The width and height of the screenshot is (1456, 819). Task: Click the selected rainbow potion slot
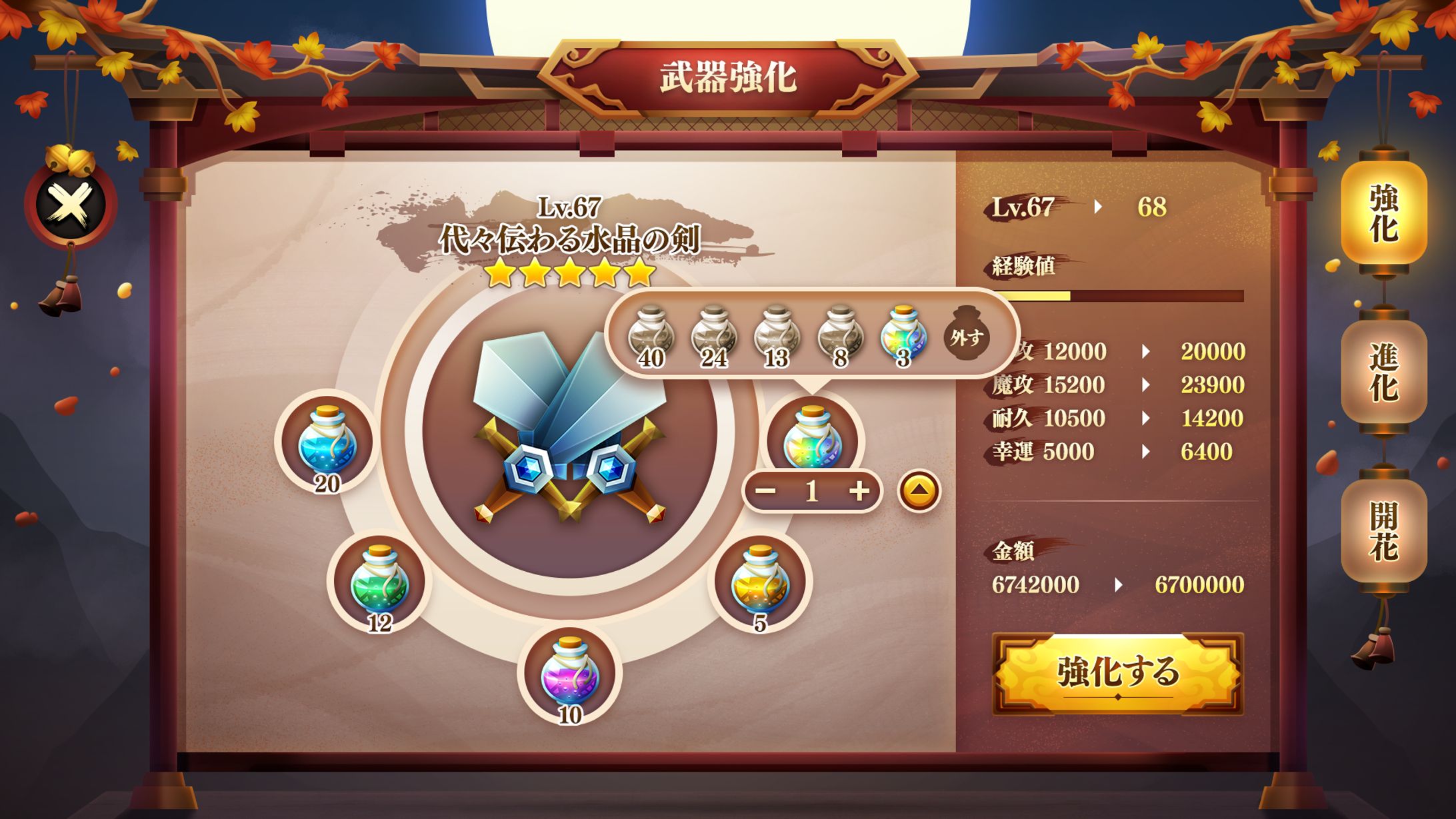[812, 436]
